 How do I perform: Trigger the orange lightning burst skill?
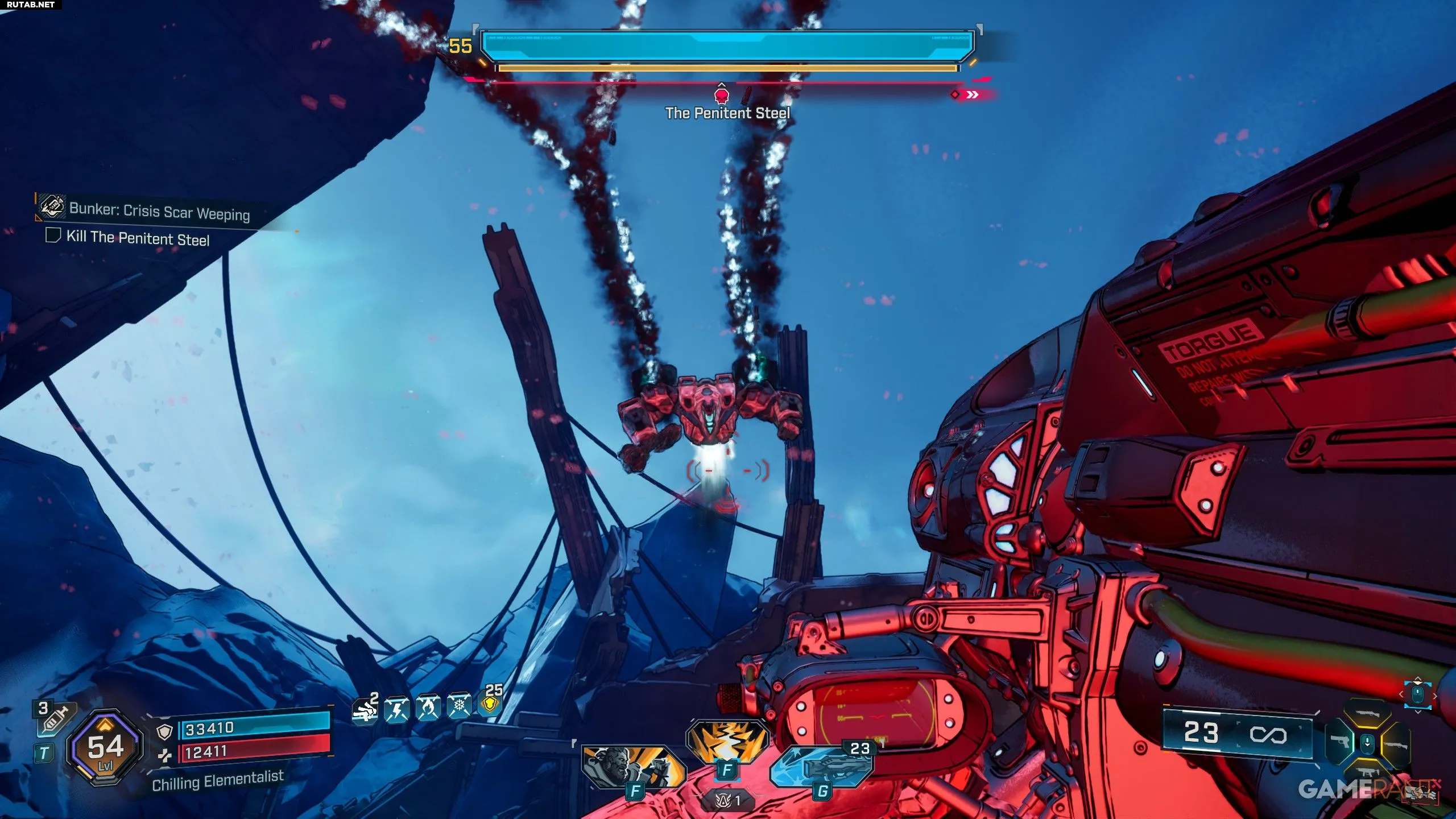727,741
